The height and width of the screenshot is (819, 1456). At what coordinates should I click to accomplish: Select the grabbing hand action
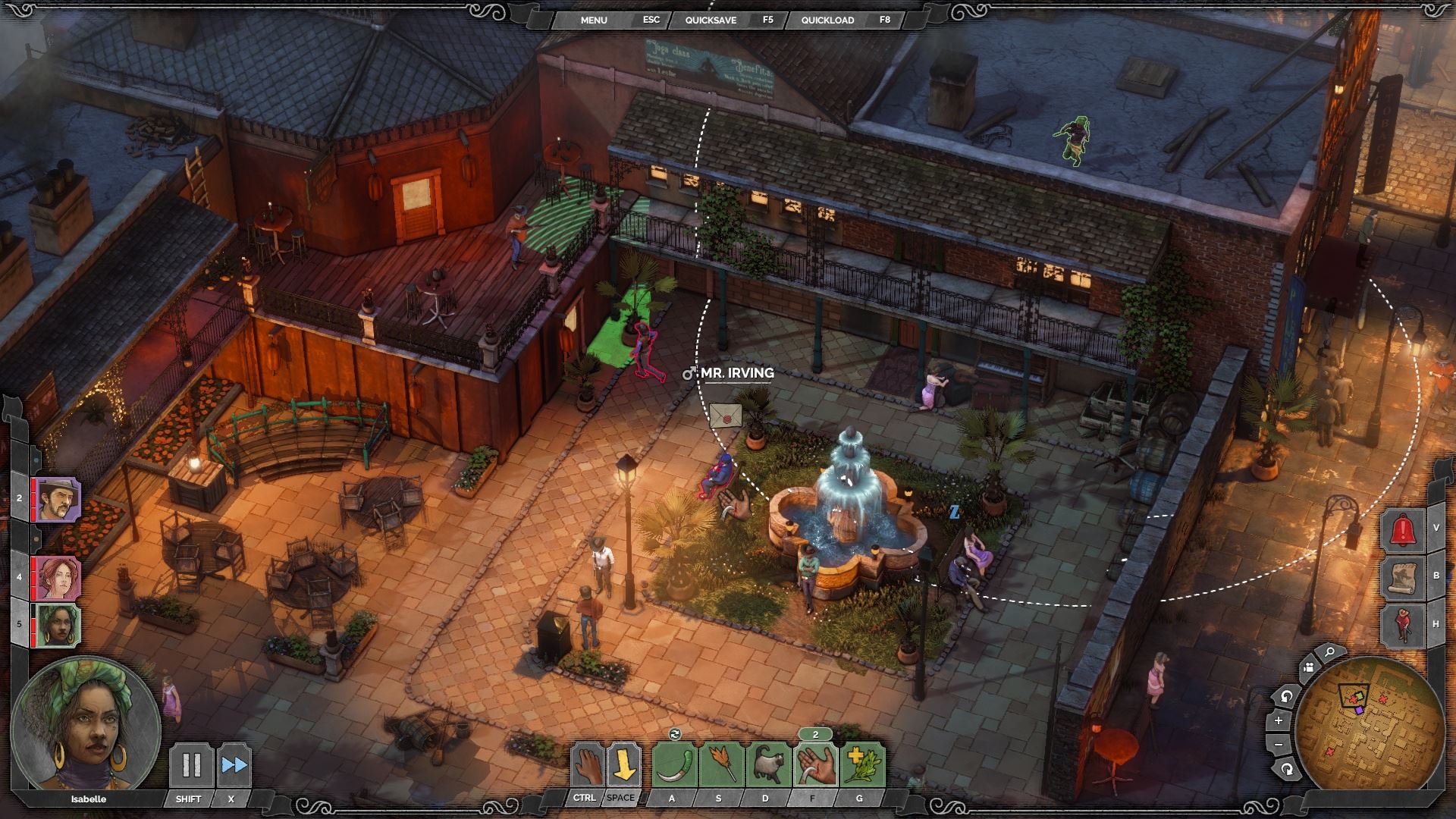pyautogui.click(x=587, y=764)
